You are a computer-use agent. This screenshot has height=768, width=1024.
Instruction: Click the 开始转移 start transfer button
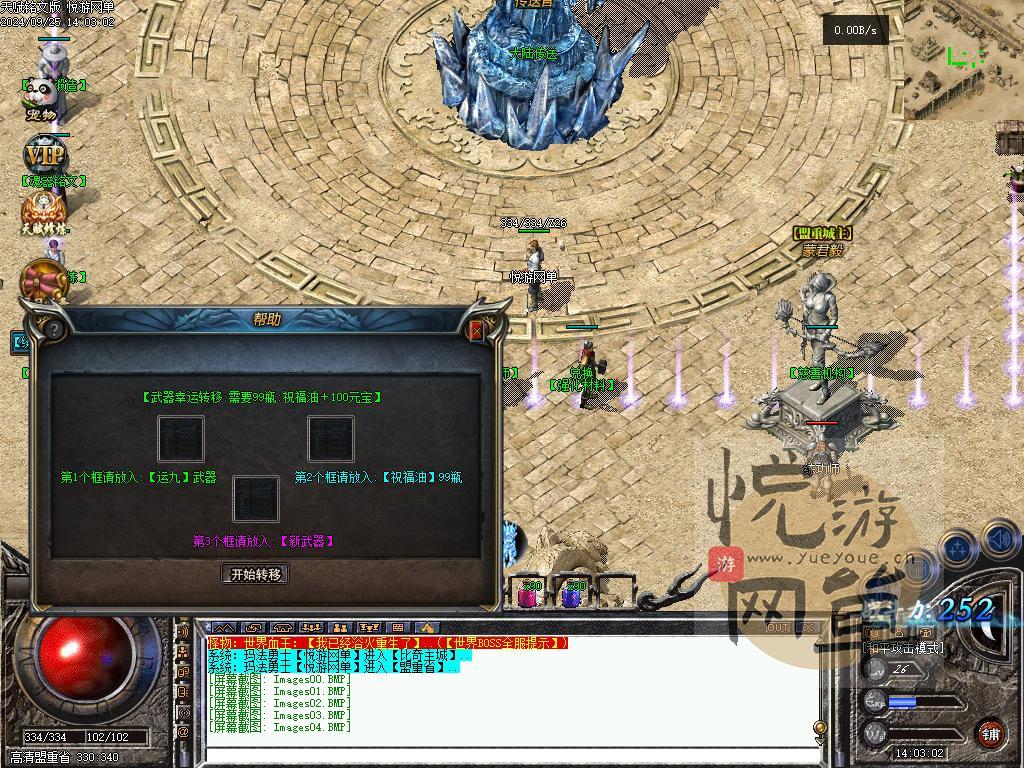point(256,574)
